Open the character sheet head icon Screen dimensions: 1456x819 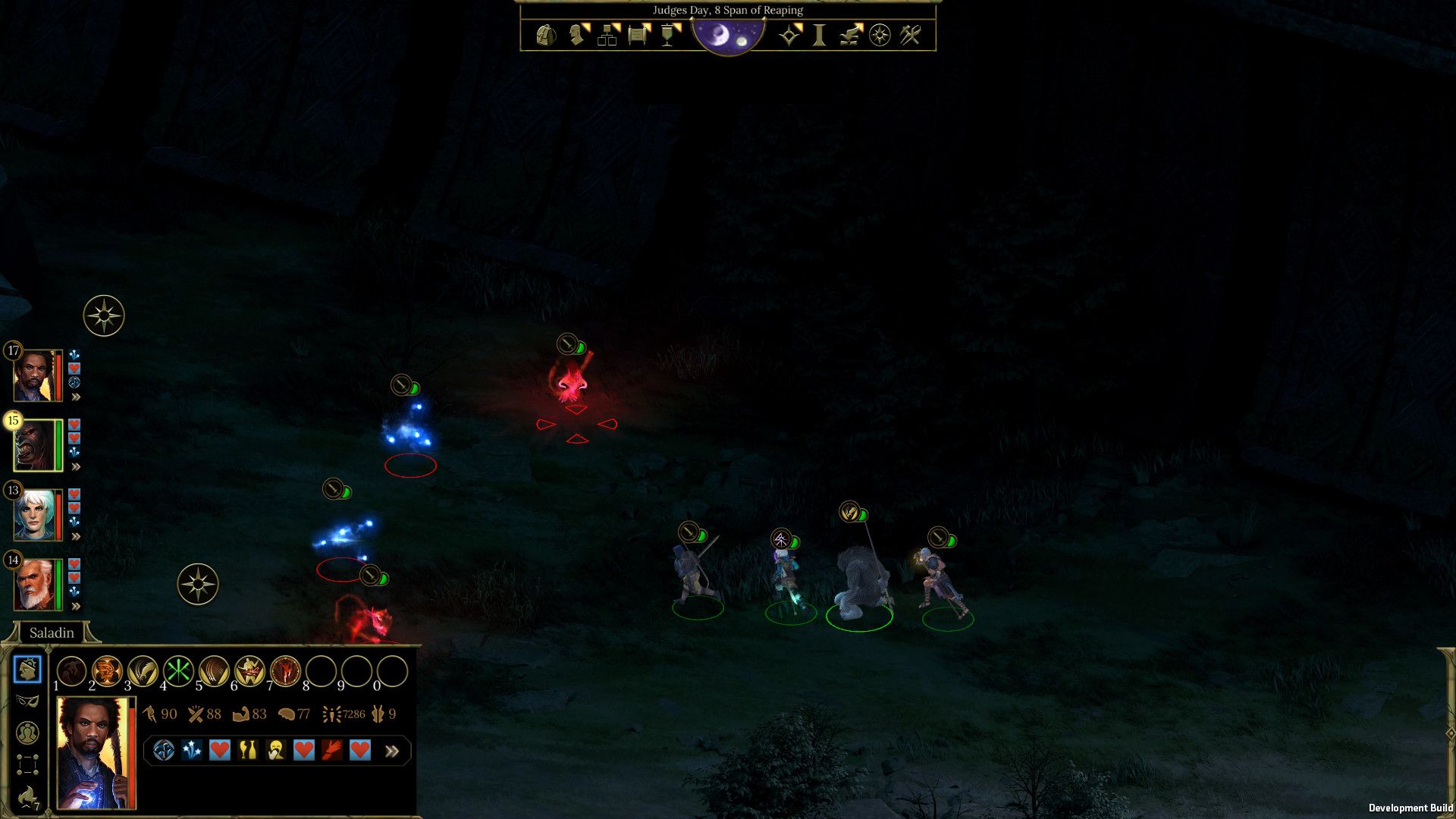pyautogui.click(x=578, y=35)
